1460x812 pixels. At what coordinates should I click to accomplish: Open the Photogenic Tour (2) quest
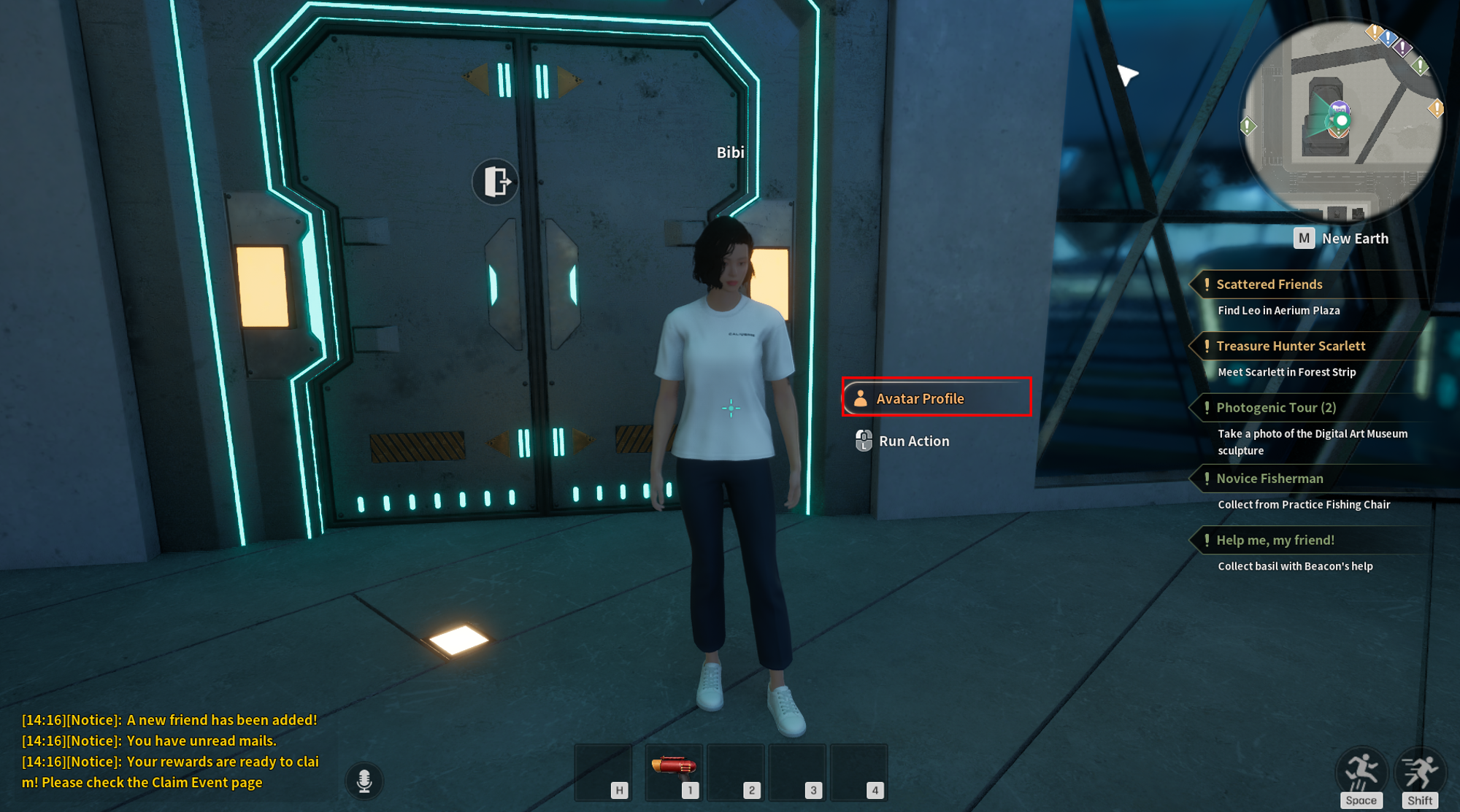(x=1276, y=408)
